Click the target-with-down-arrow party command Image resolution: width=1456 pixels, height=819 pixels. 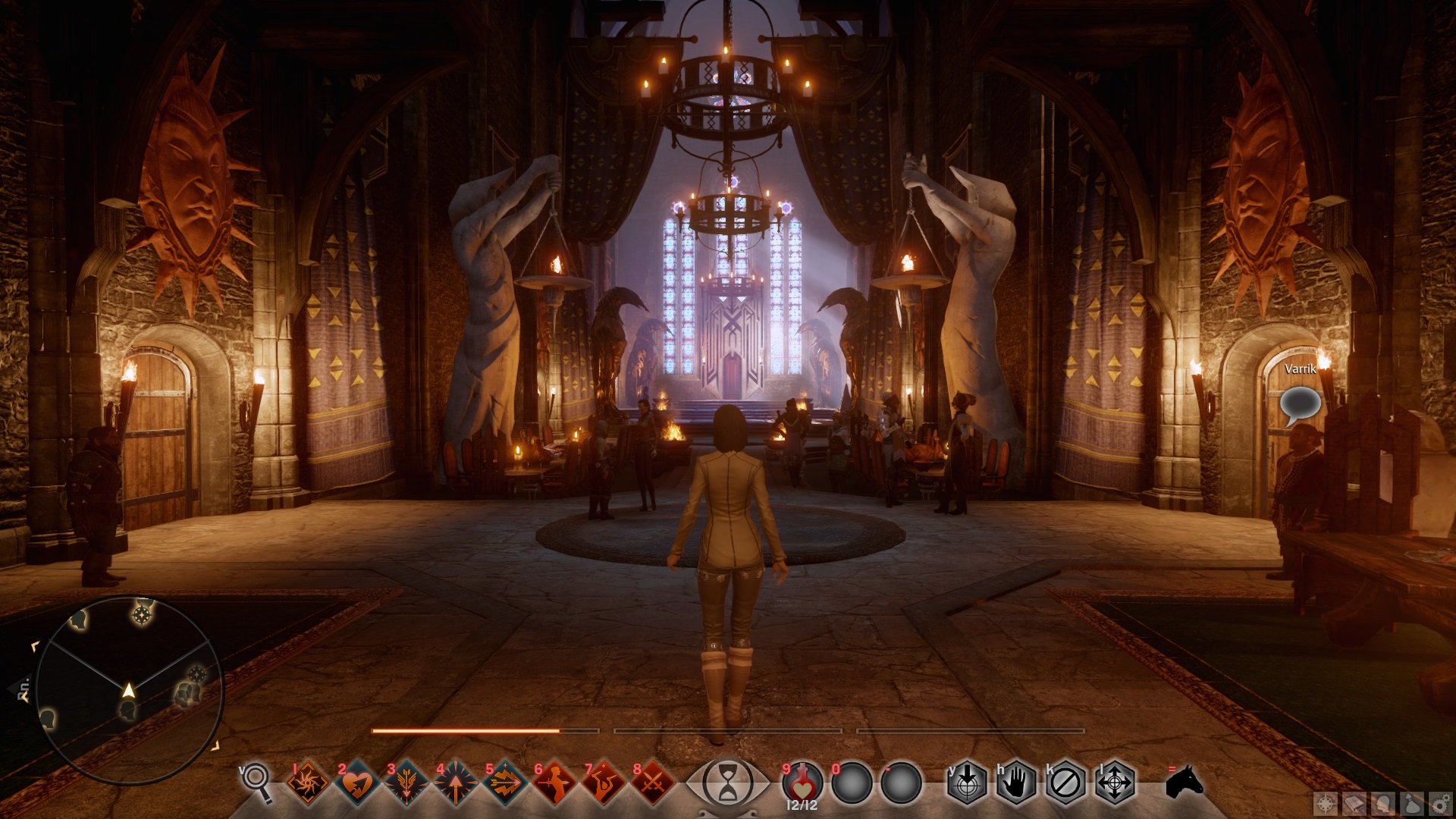pos(968,783)
